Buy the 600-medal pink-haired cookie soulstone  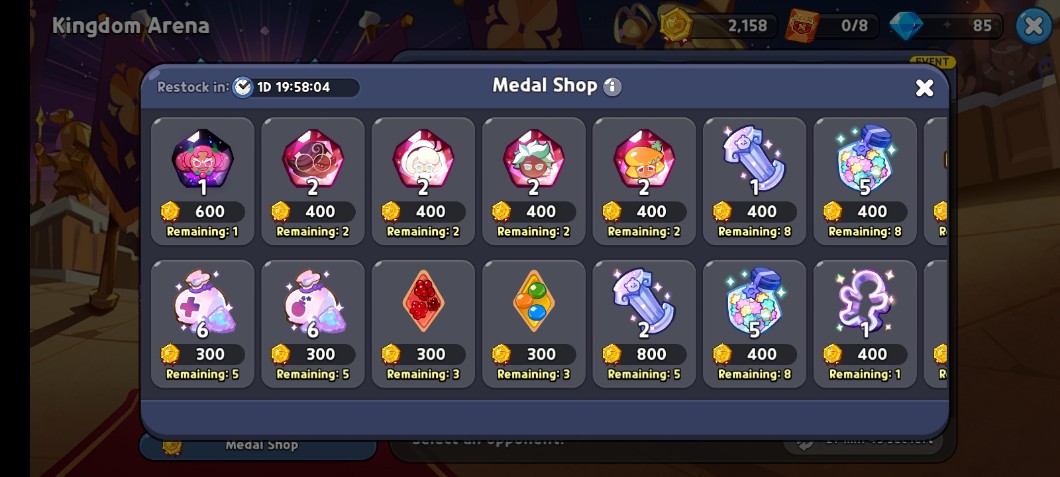coord(203,180)
